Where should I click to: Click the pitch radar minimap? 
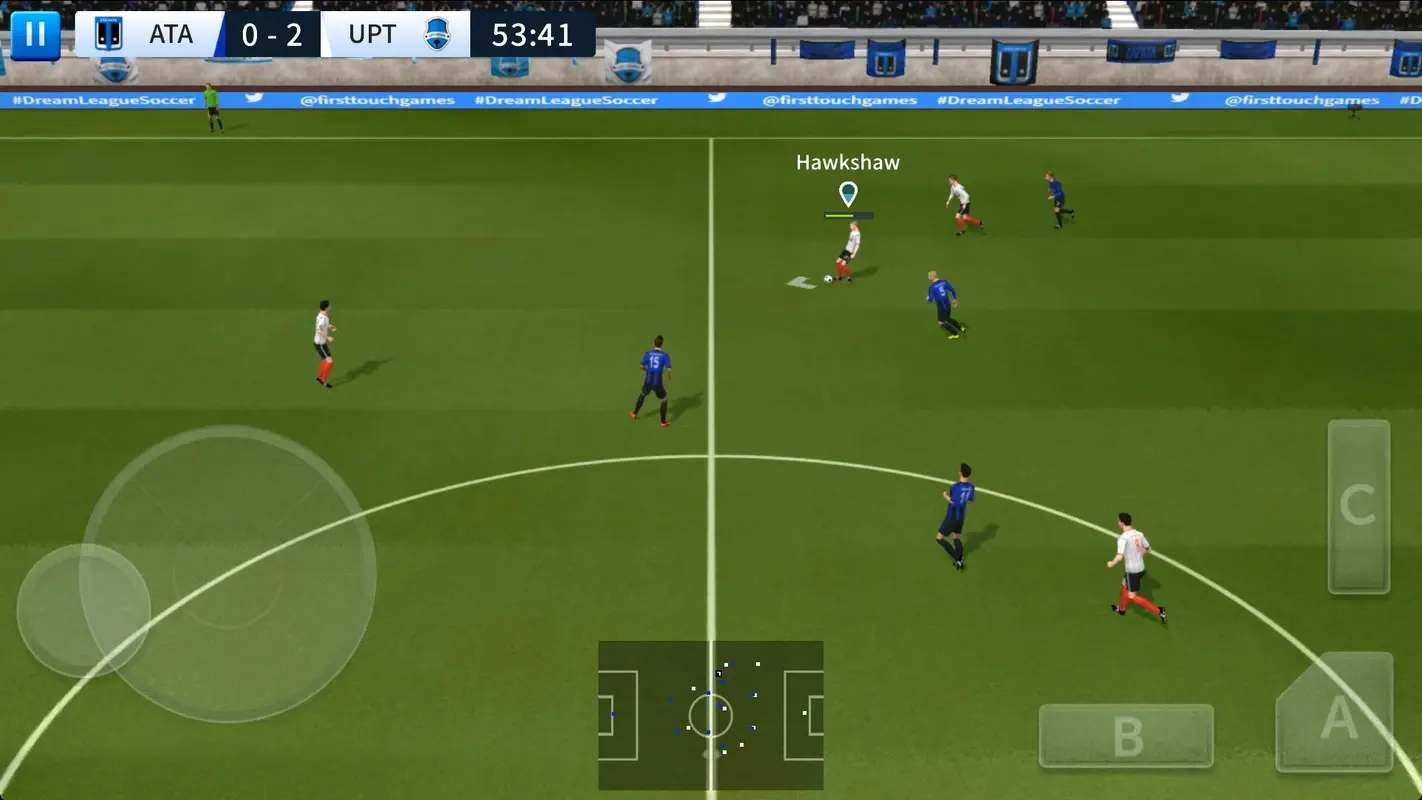pos(711,715)
